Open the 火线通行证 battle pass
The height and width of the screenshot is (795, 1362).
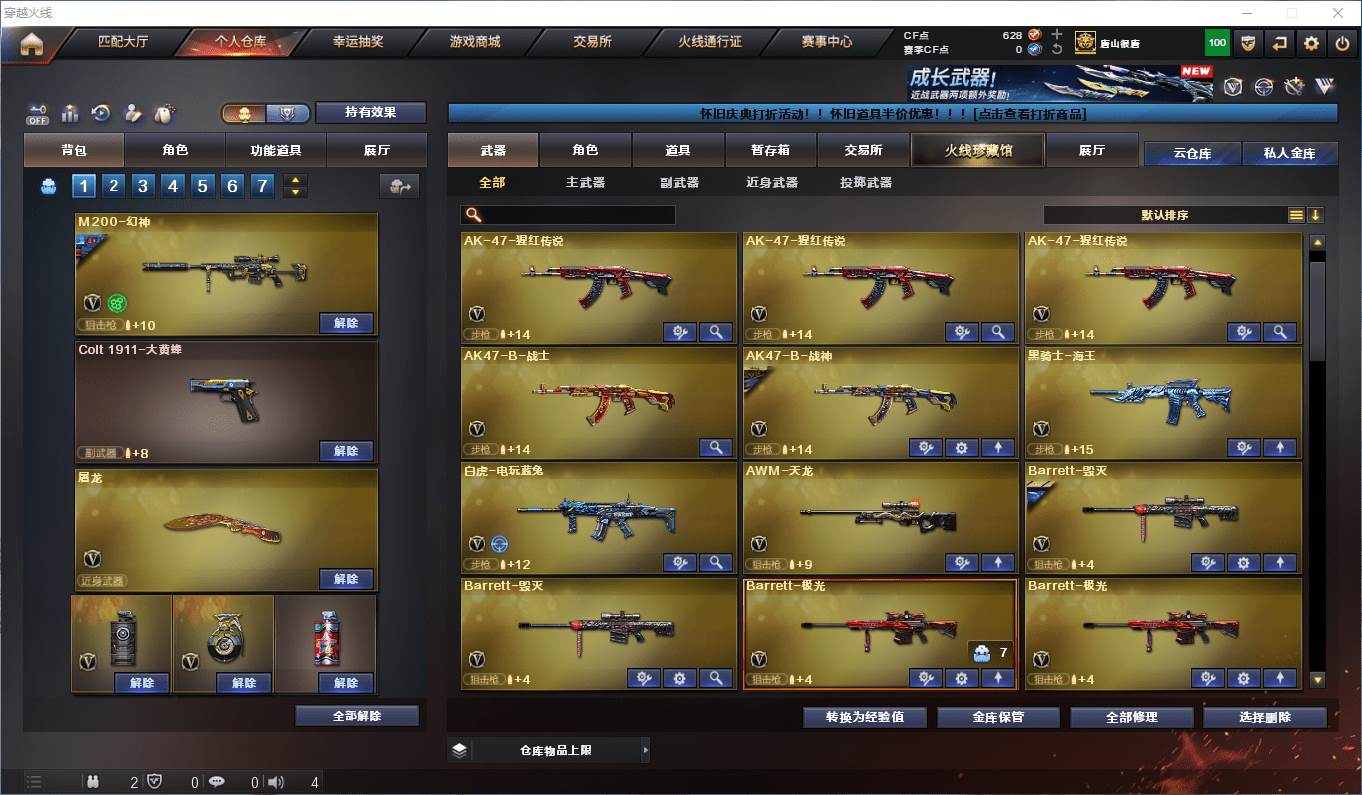pos(710,42)
